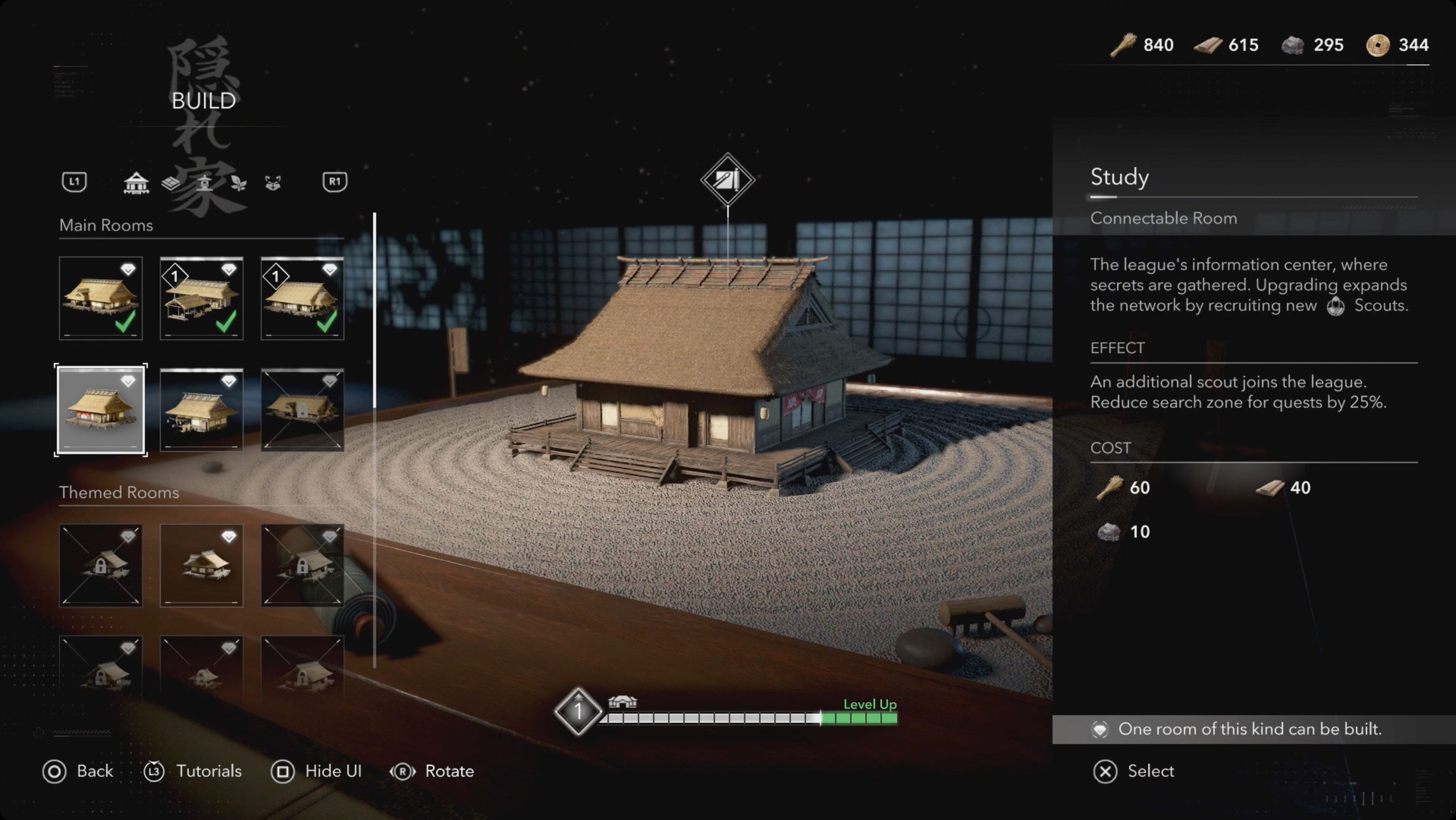Open the plants category icon

click(x=240, y=183)
